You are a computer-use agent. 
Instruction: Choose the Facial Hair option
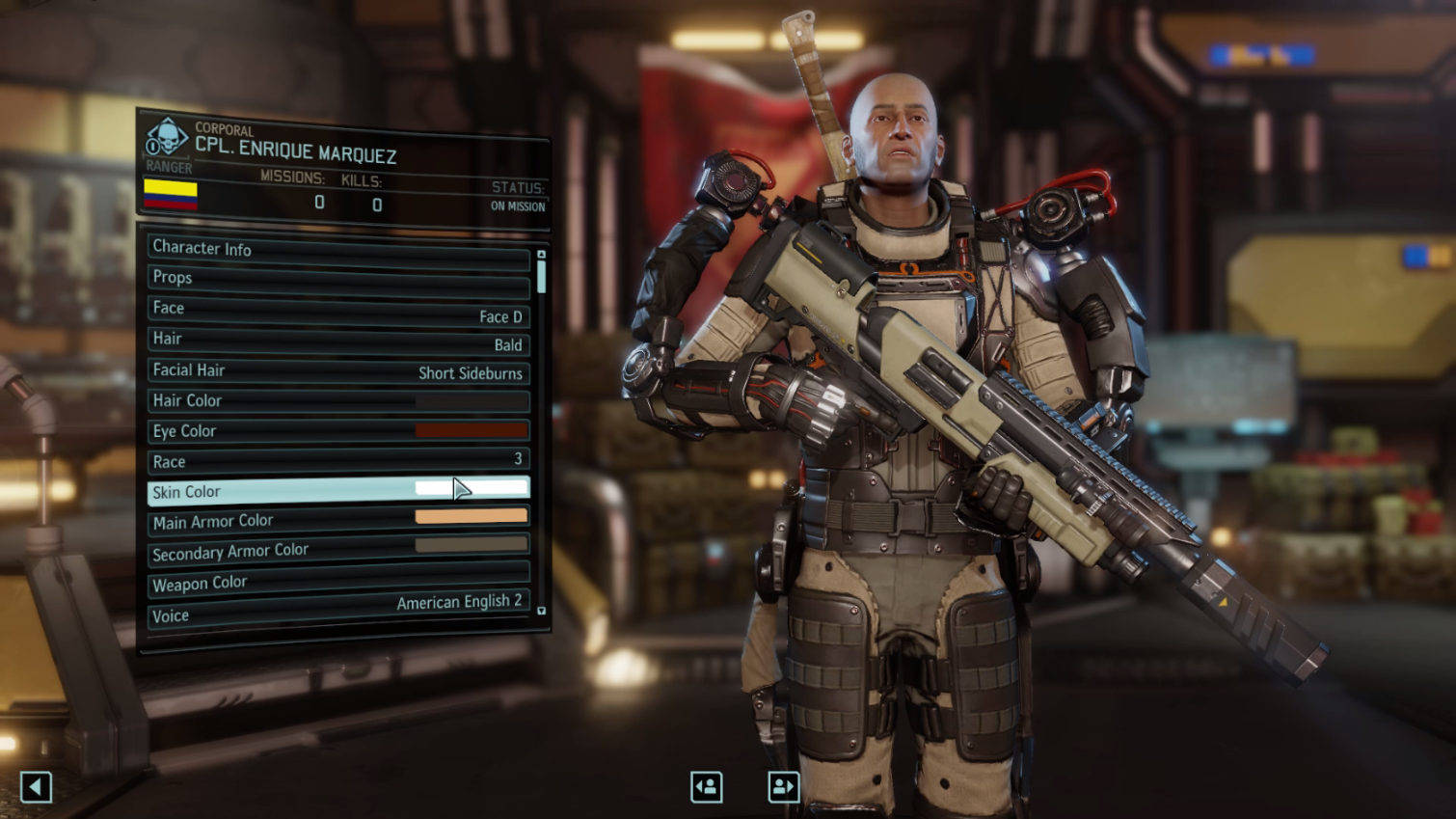coord(337,371)
